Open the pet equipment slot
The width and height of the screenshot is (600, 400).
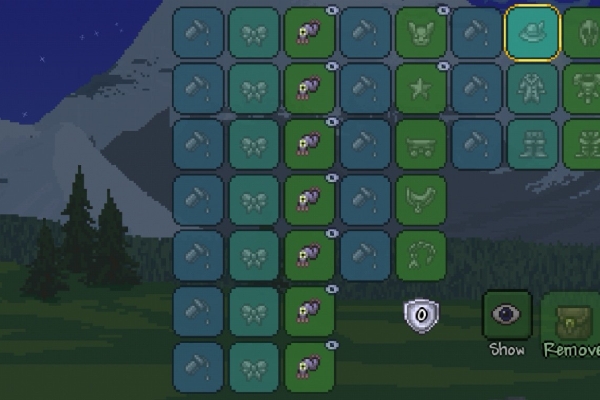pos(421,31)
